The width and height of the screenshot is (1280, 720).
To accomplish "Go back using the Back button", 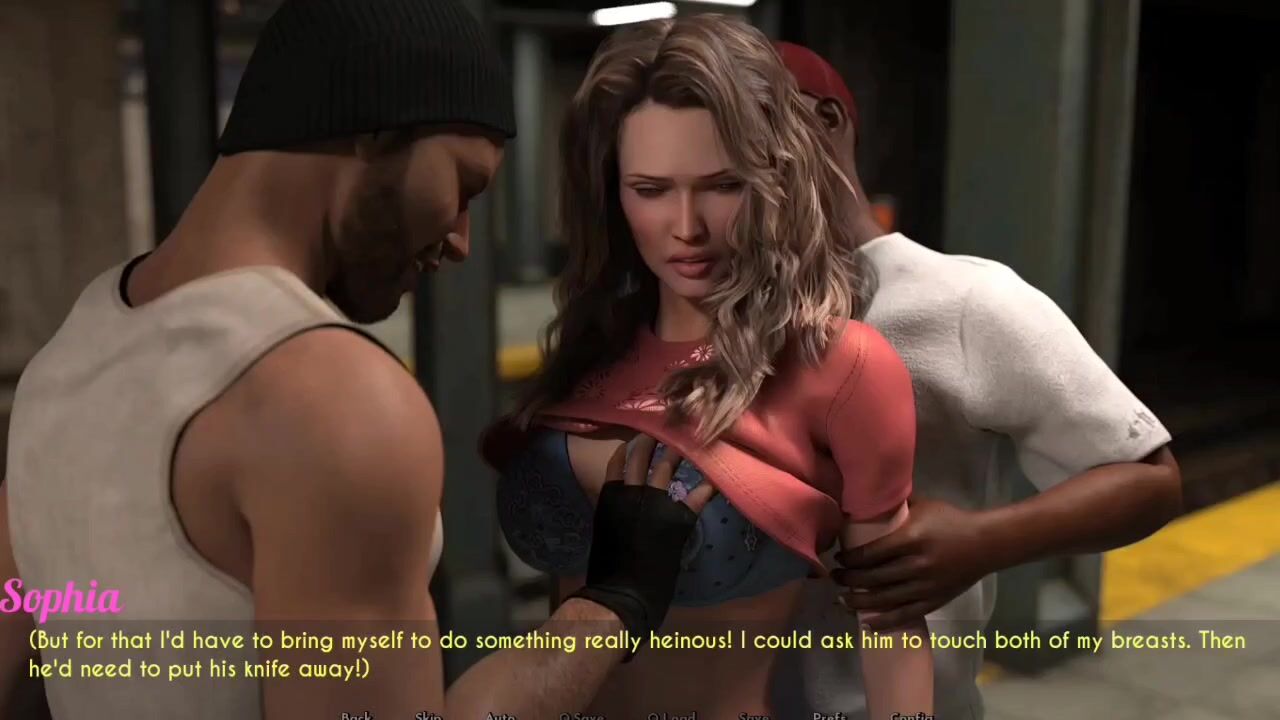I will coord(356,716).
